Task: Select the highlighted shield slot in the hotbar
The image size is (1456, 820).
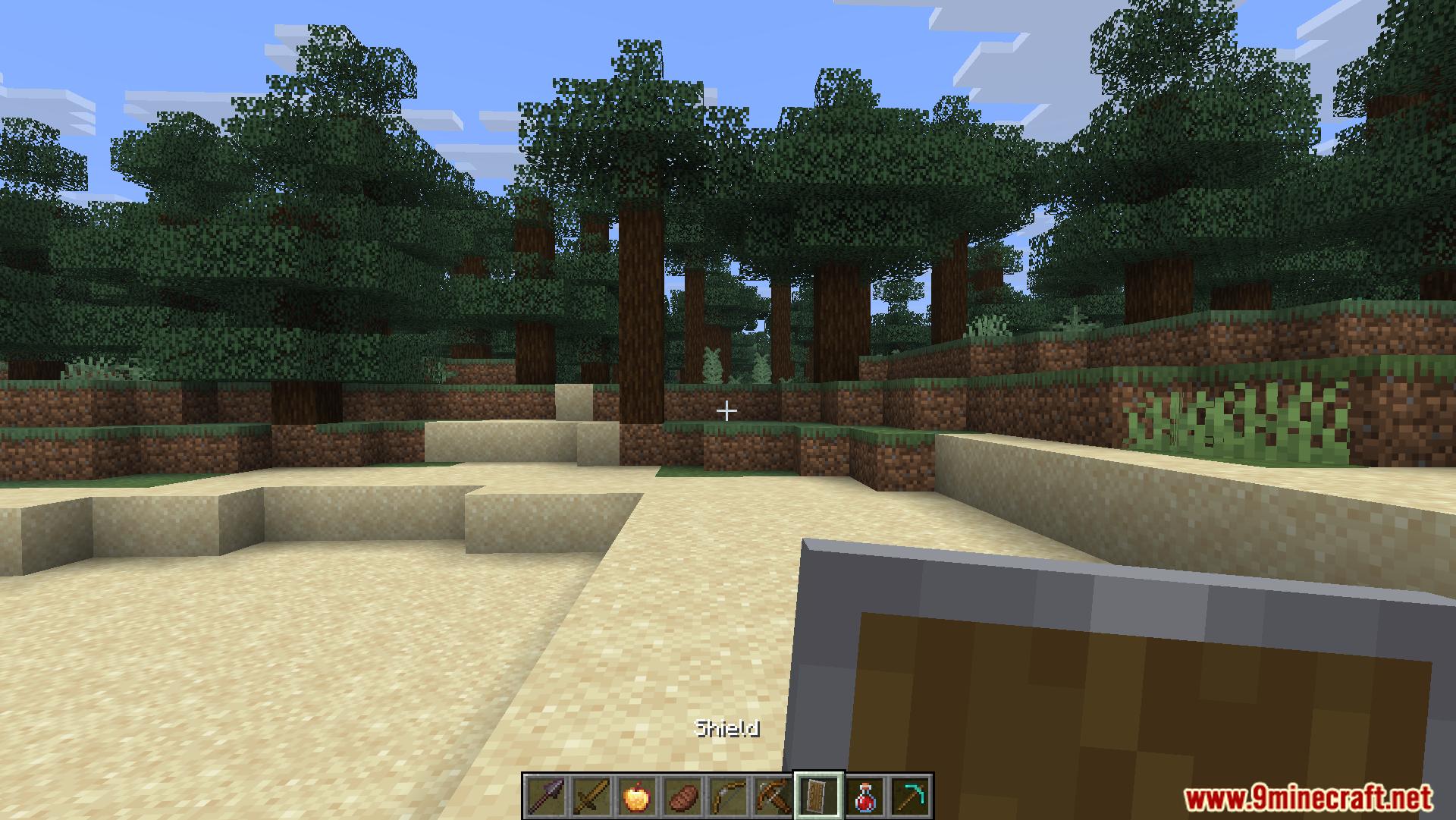Action: coord(819,796)
